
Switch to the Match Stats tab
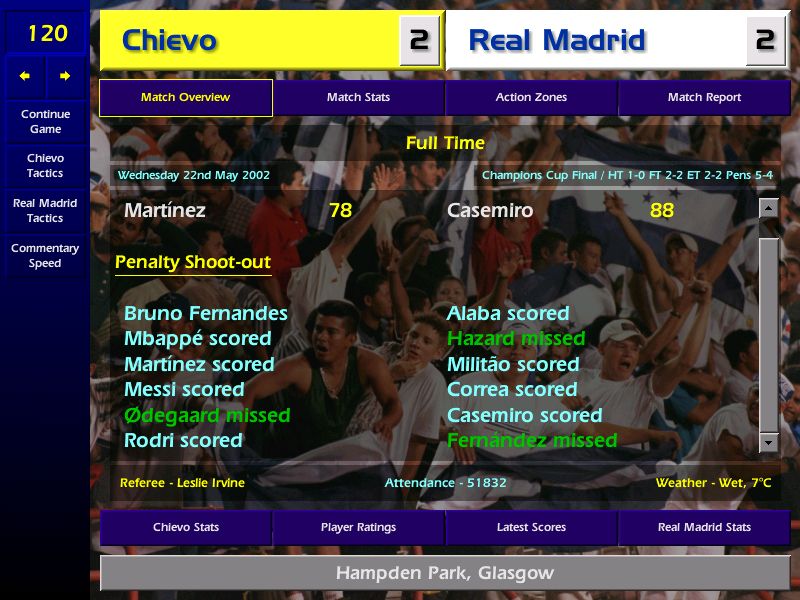(x=358, y=98)
